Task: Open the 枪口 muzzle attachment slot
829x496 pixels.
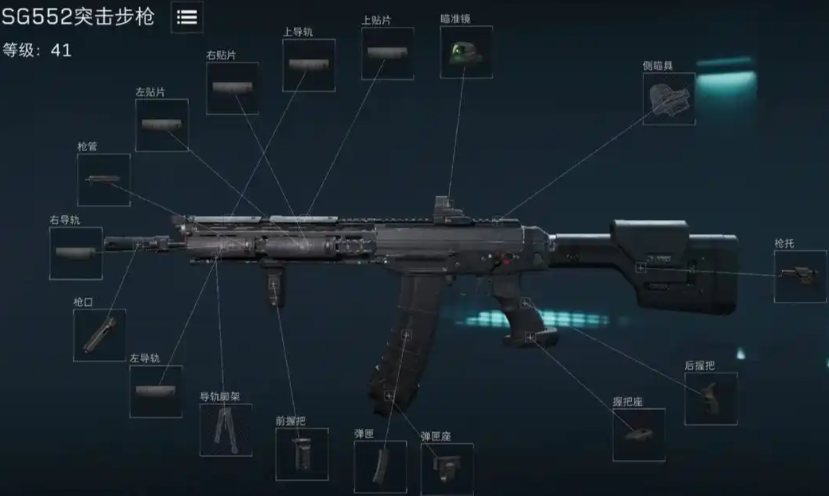Action: pos(99,335)
